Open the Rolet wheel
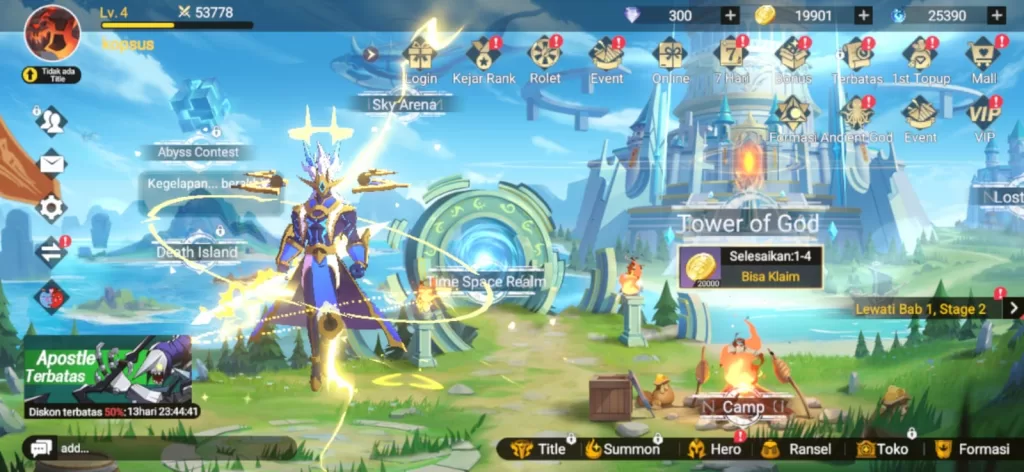This screenshot has width=1024, height=472. pos(545,58)
